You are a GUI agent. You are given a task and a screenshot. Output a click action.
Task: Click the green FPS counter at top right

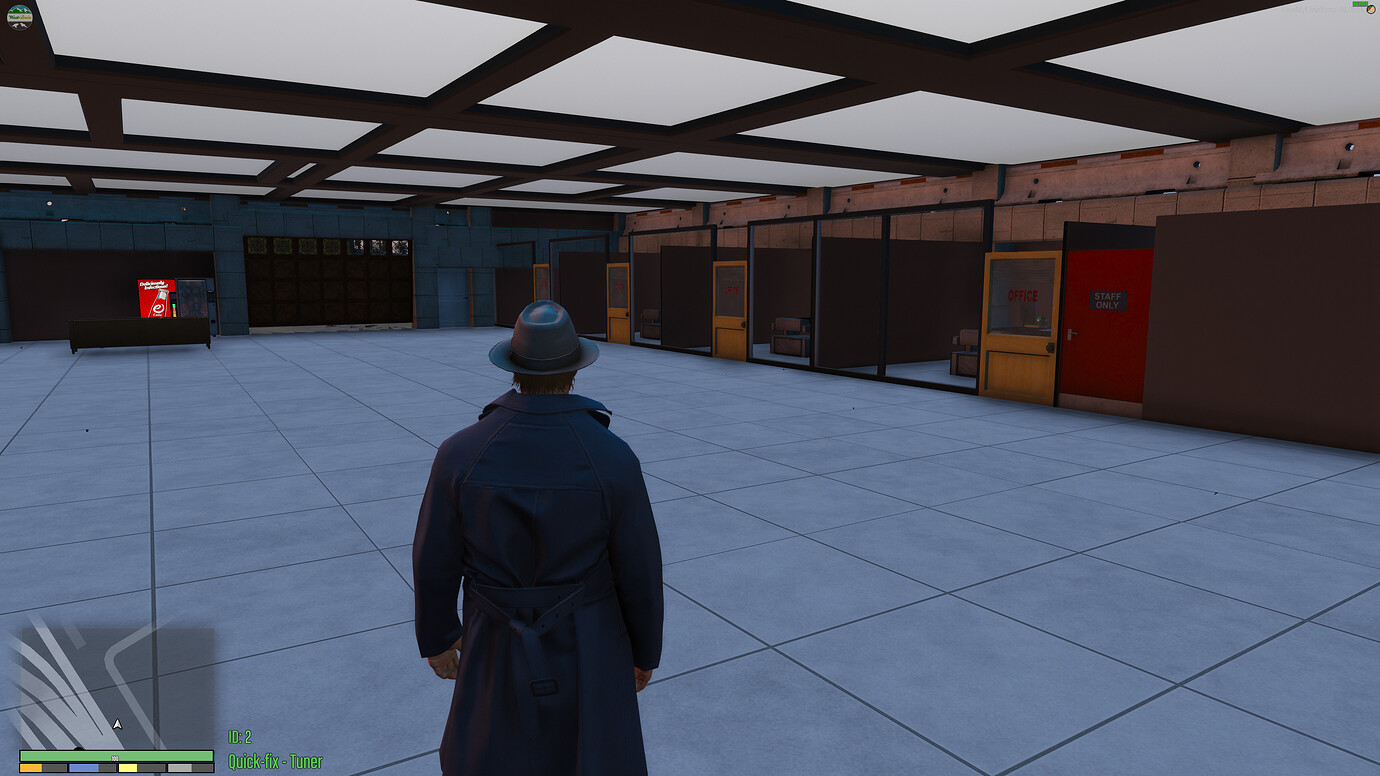pos(1360,4)
